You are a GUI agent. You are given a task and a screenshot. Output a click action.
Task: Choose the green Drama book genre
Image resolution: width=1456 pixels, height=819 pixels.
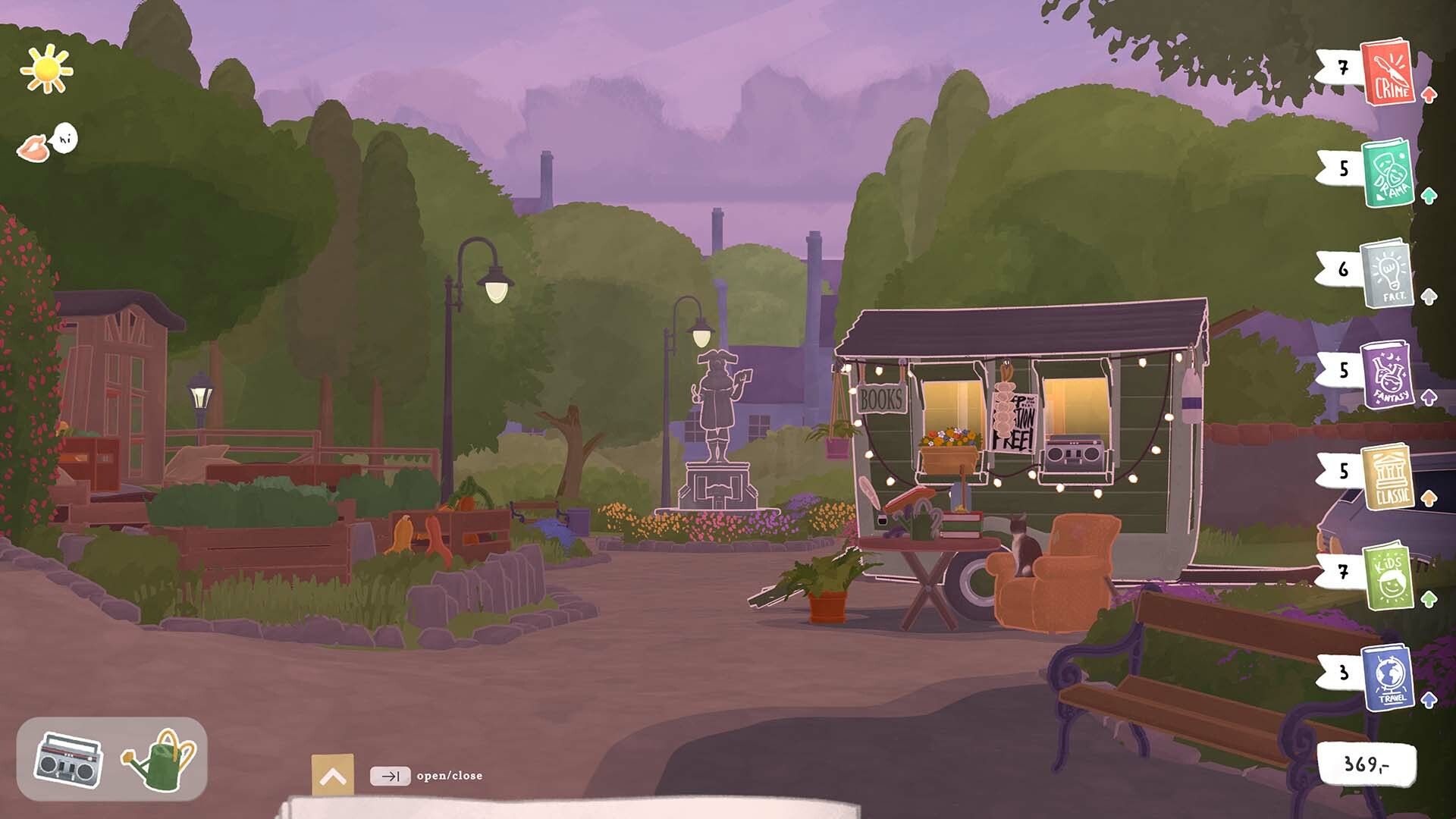click(x=1388, y=173)
